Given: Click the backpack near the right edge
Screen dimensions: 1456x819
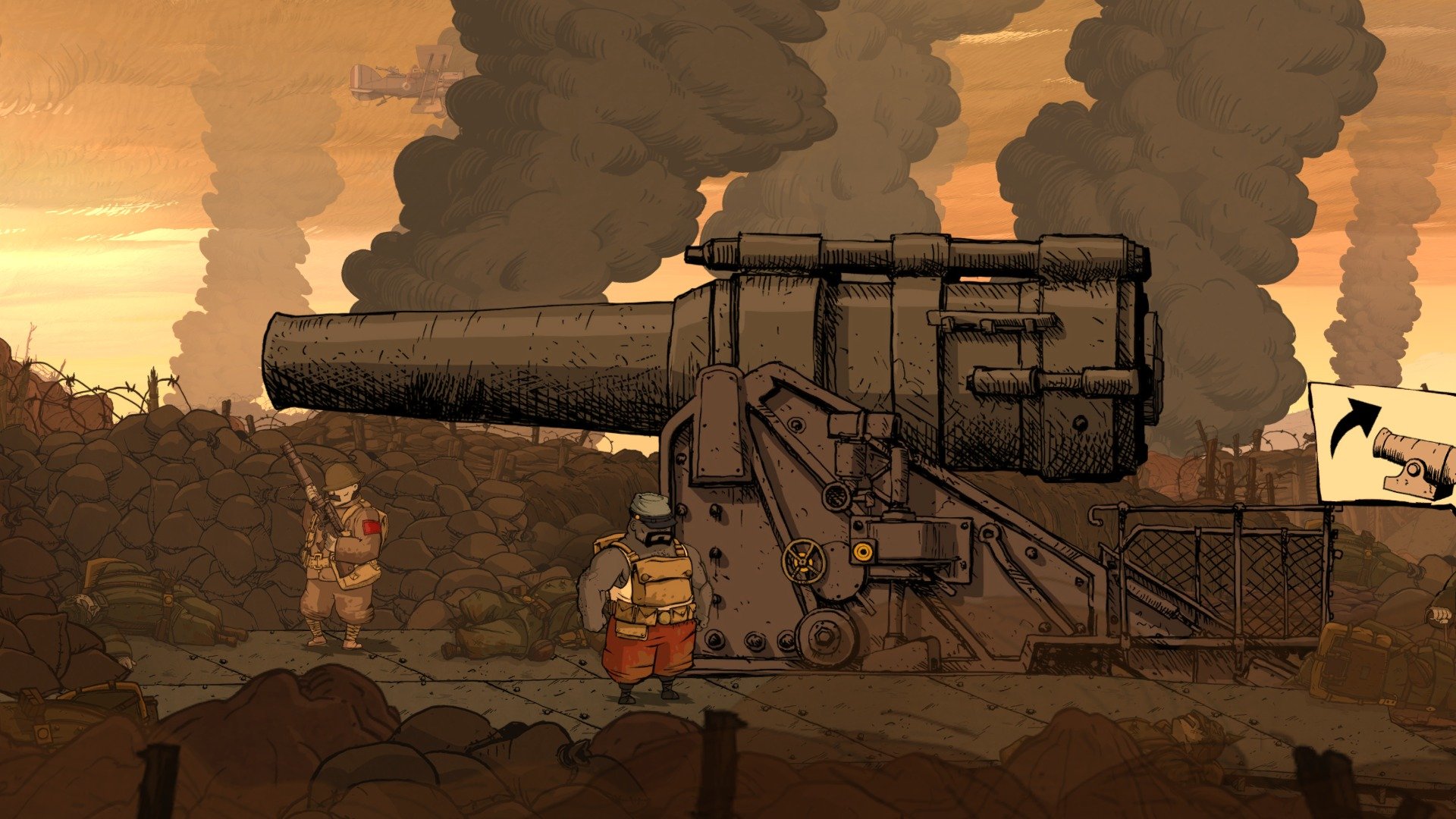Looking at the screenshot, I should click(1357, 660).
